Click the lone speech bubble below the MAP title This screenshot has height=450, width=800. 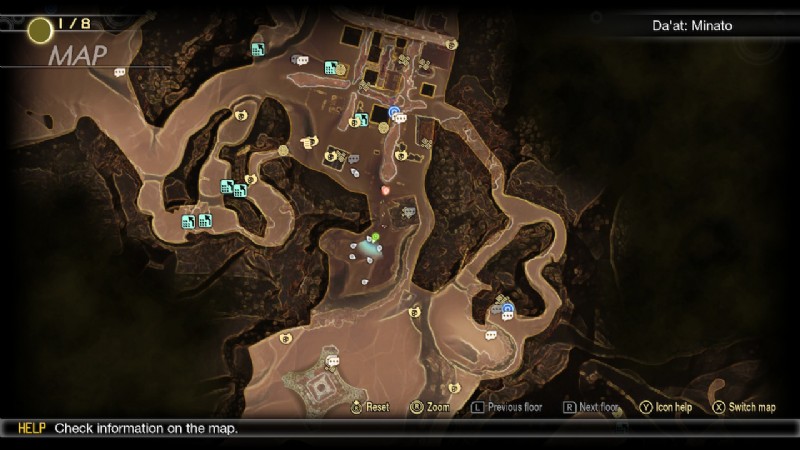coord(120,72)
